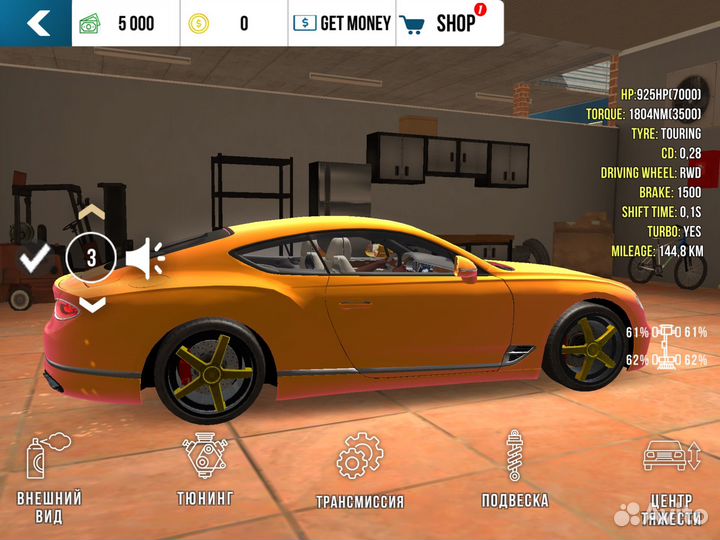Click the down arrow below number 3
This screenshot has height=540, width=720.
91,304
